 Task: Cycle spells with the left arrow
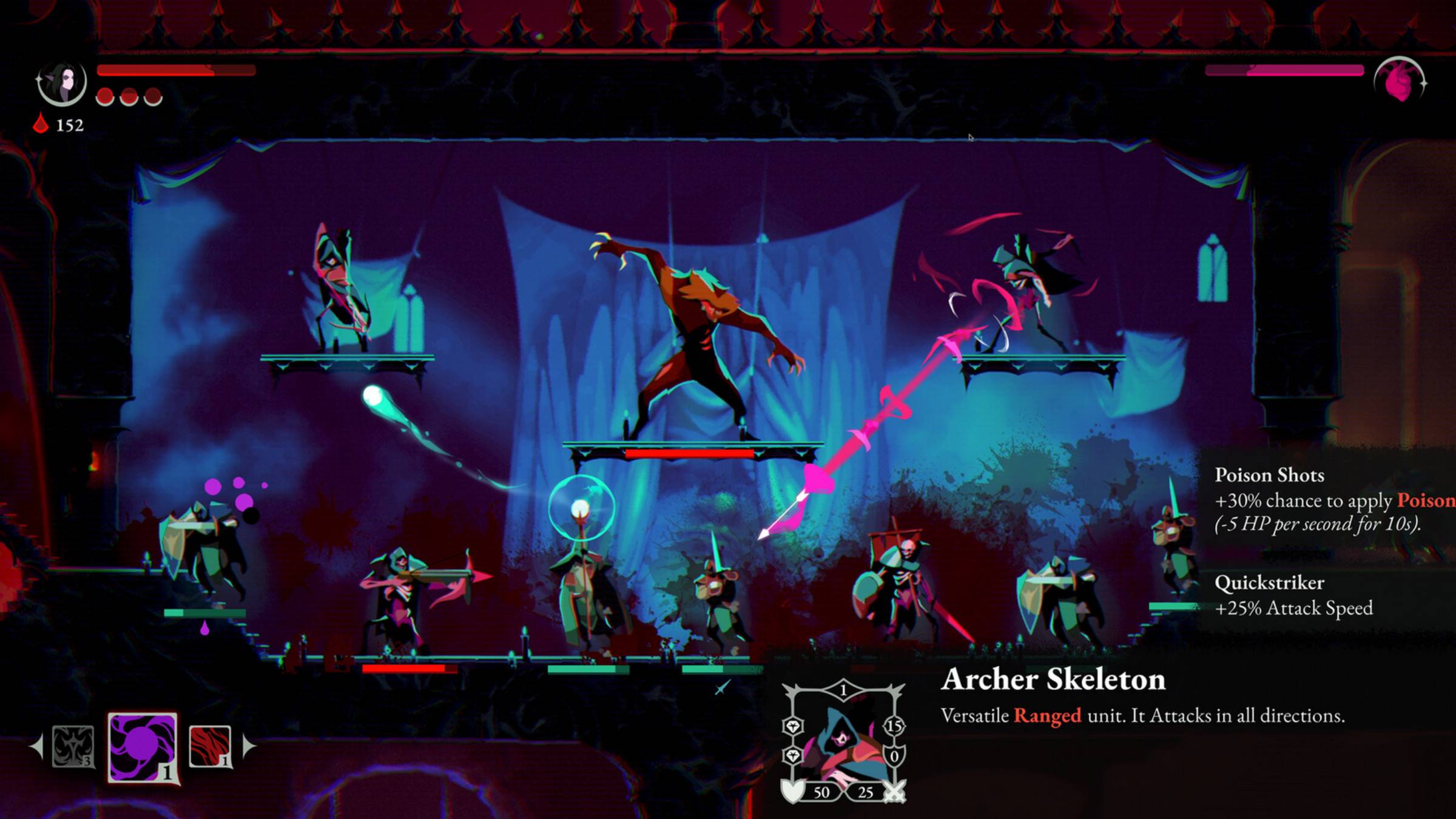tap(37, 746)
